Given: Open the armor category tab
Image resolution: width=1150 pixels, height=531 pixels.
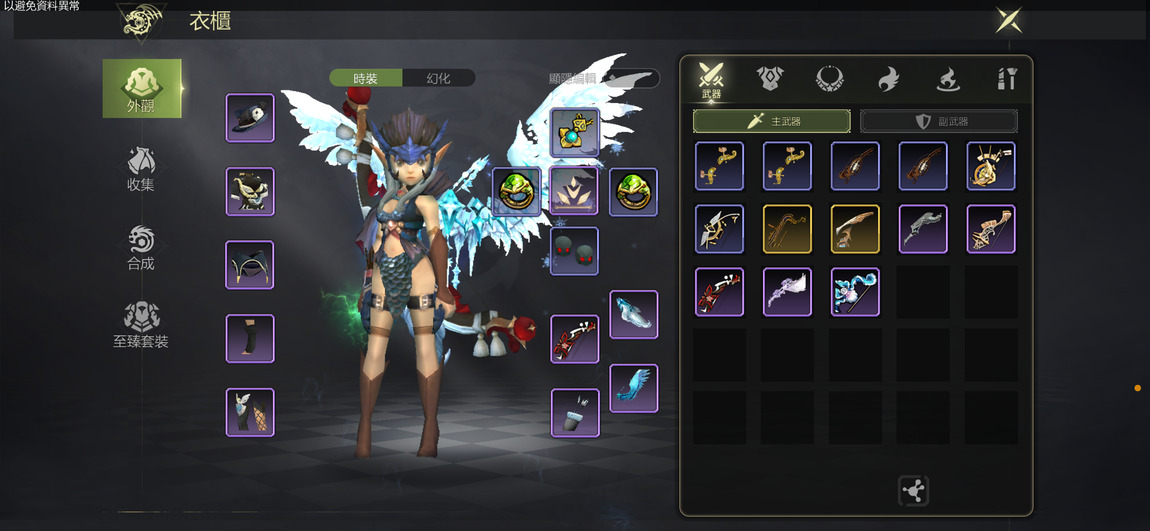Looking at the screenshot, I should [x=770, y=78].
